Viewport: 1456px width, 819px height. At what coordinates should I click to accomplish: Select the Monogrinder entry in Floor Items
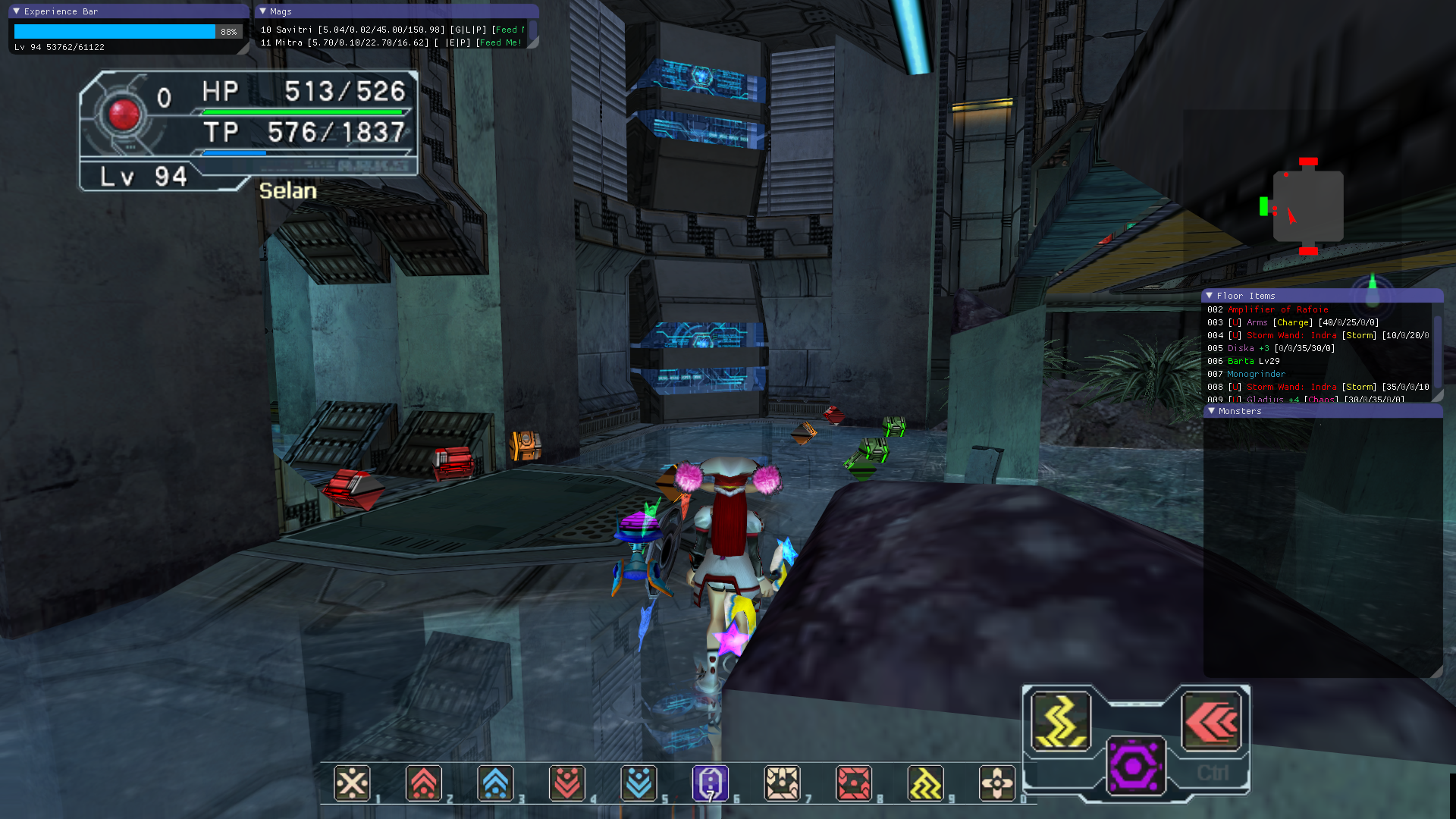[x=1256, y=374]
